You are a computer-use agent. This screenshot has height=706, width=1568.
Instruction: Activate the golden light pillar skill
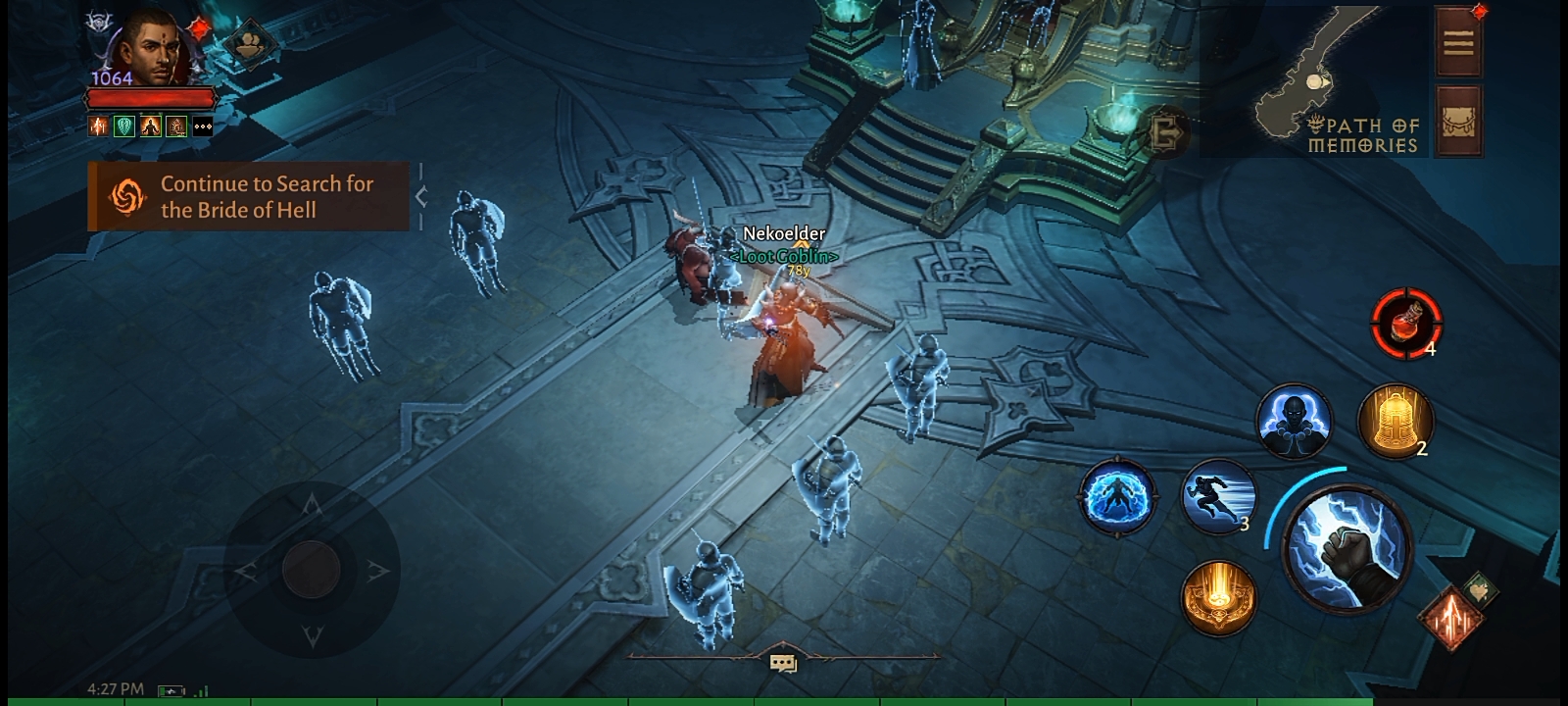point(1218,596)
